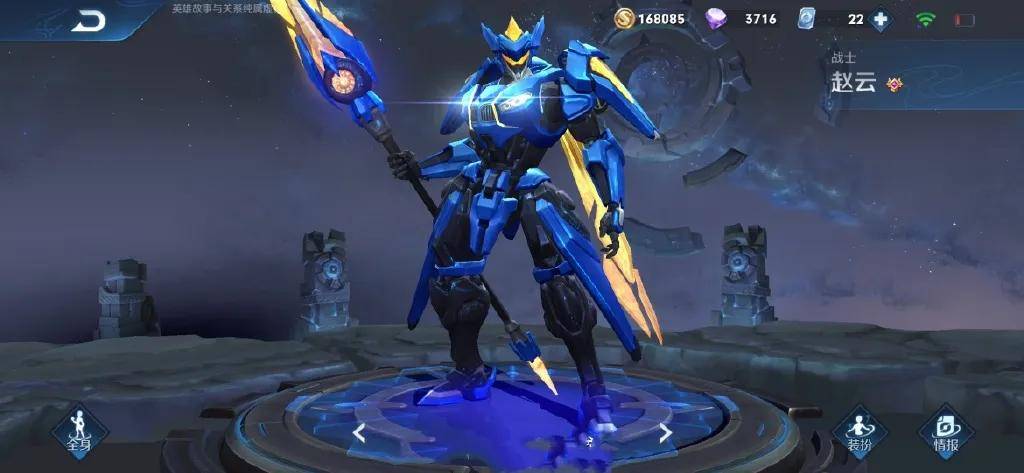Tap the gold coin currency icon
The image size is (1024, 473).
pyautogui.click(x=624, y=19)
